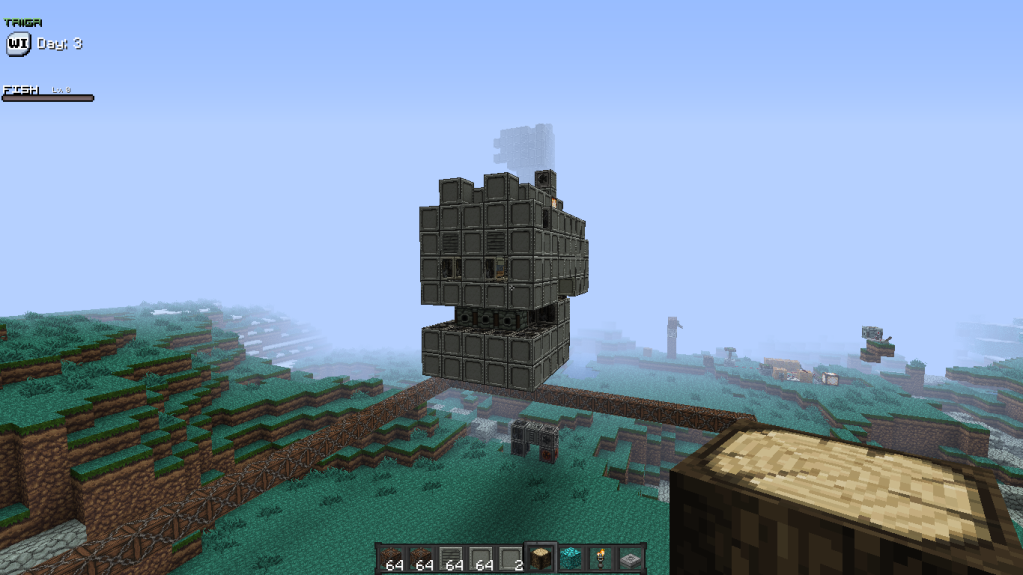Pick the grey stone slab slot
The width and height of the screenshot is (1023, 575).
(x=630, y=559)
